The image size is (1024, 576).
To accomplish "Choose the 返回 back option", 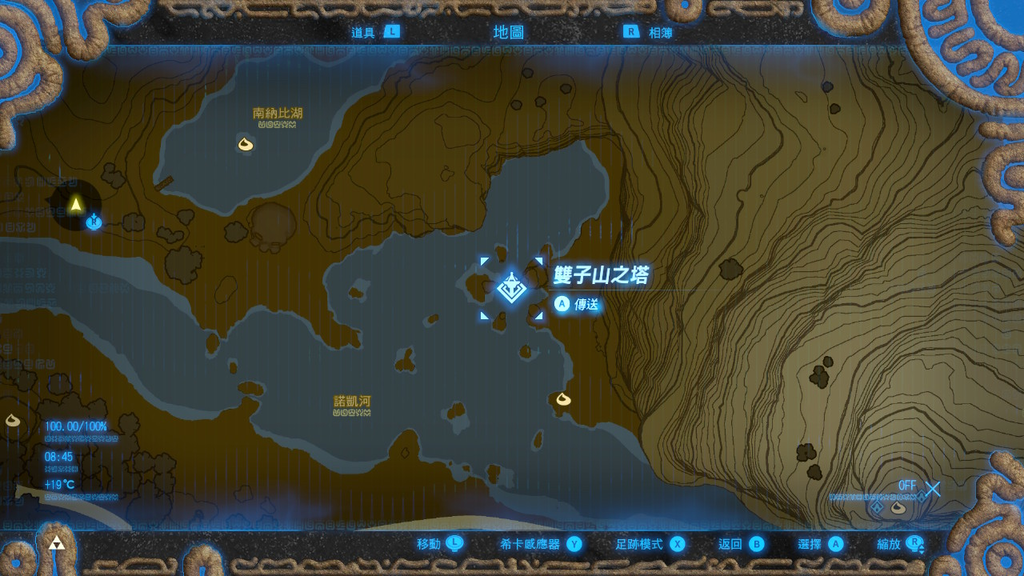I will click(741, 544).
